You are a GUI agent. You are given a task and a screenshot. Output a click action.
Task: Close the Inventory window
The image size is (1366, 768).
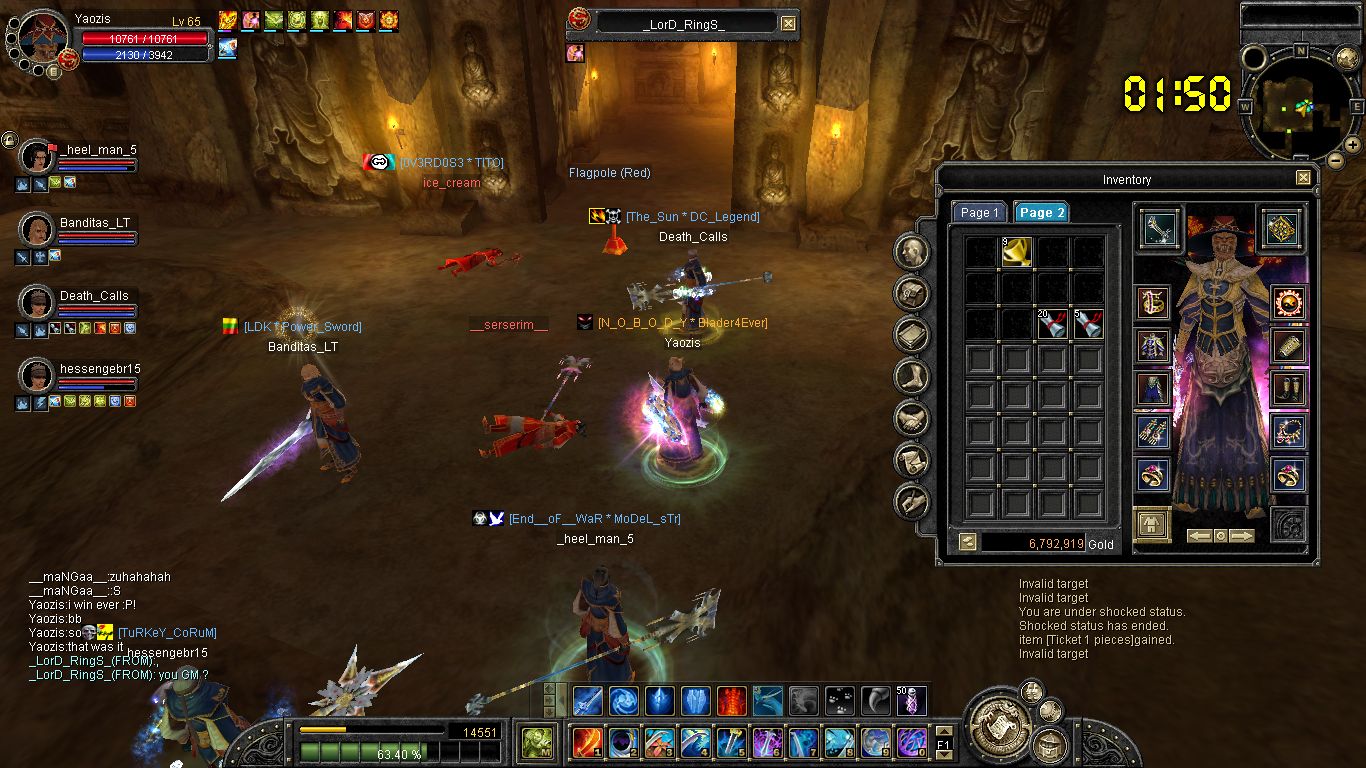coord(1303,178)
